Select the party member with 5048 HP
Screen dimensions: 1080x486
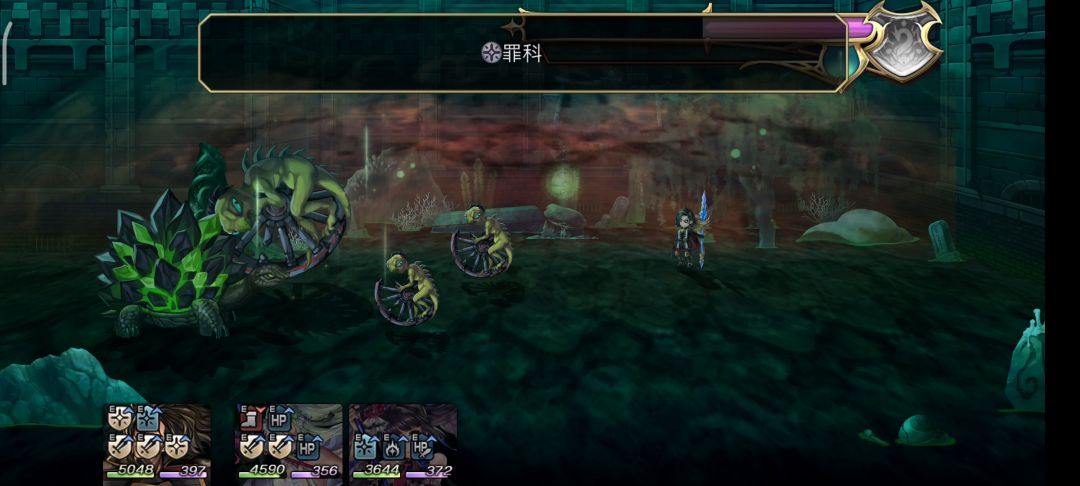(157, 442)
